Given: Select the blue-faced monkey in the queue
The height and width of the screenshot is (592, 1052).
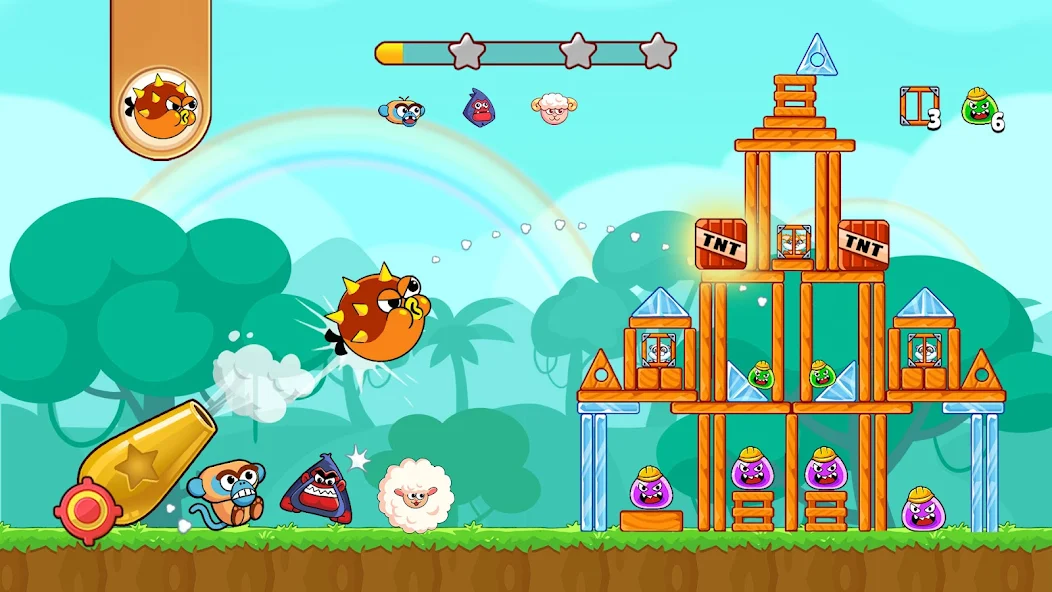Looking at the screenshot, I should (401, 110).
